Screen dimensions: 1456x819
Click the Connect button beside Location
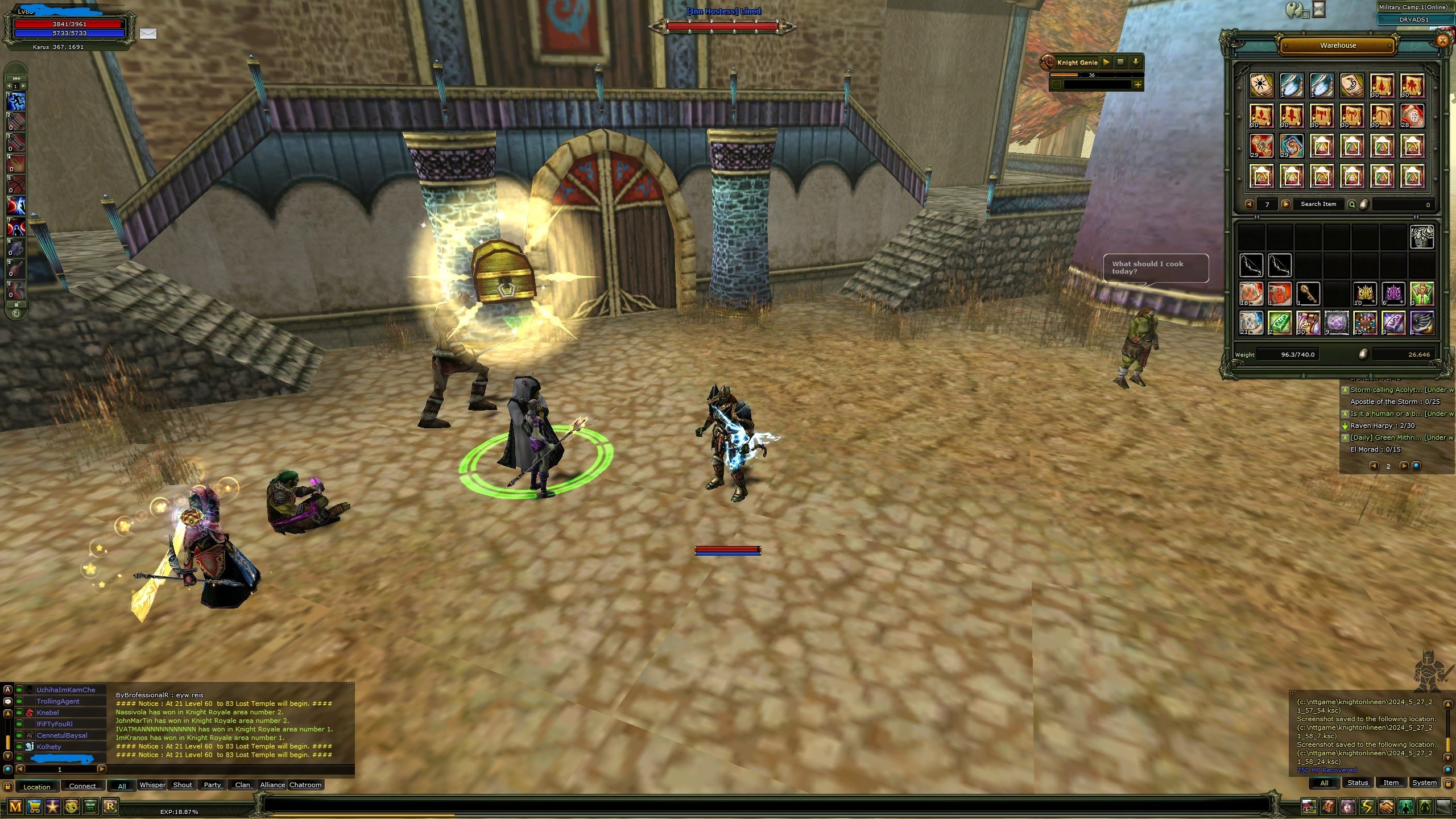click(x=83, y=786)
